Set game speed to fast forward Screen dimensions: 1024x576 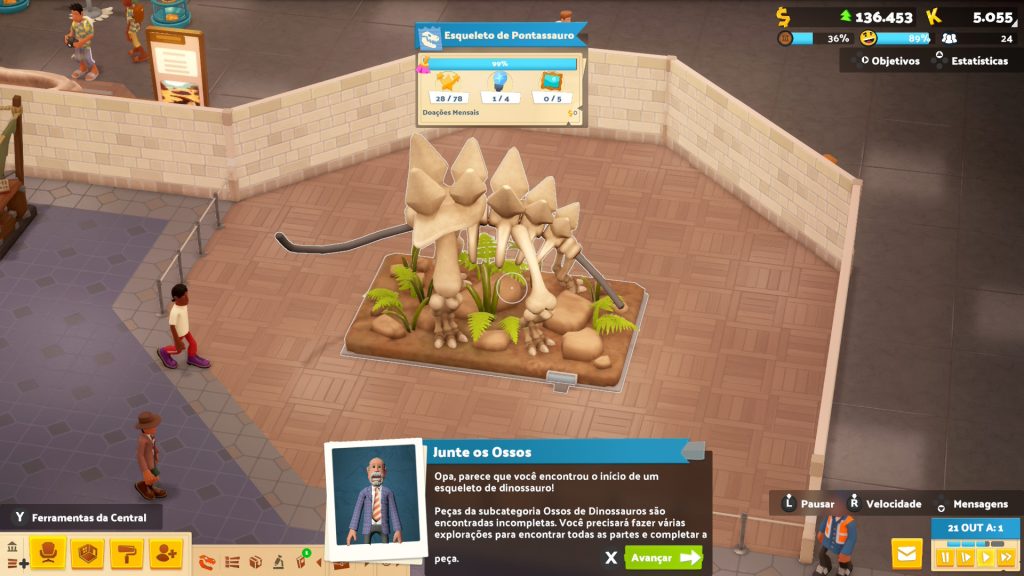[x=1005, y=557]
